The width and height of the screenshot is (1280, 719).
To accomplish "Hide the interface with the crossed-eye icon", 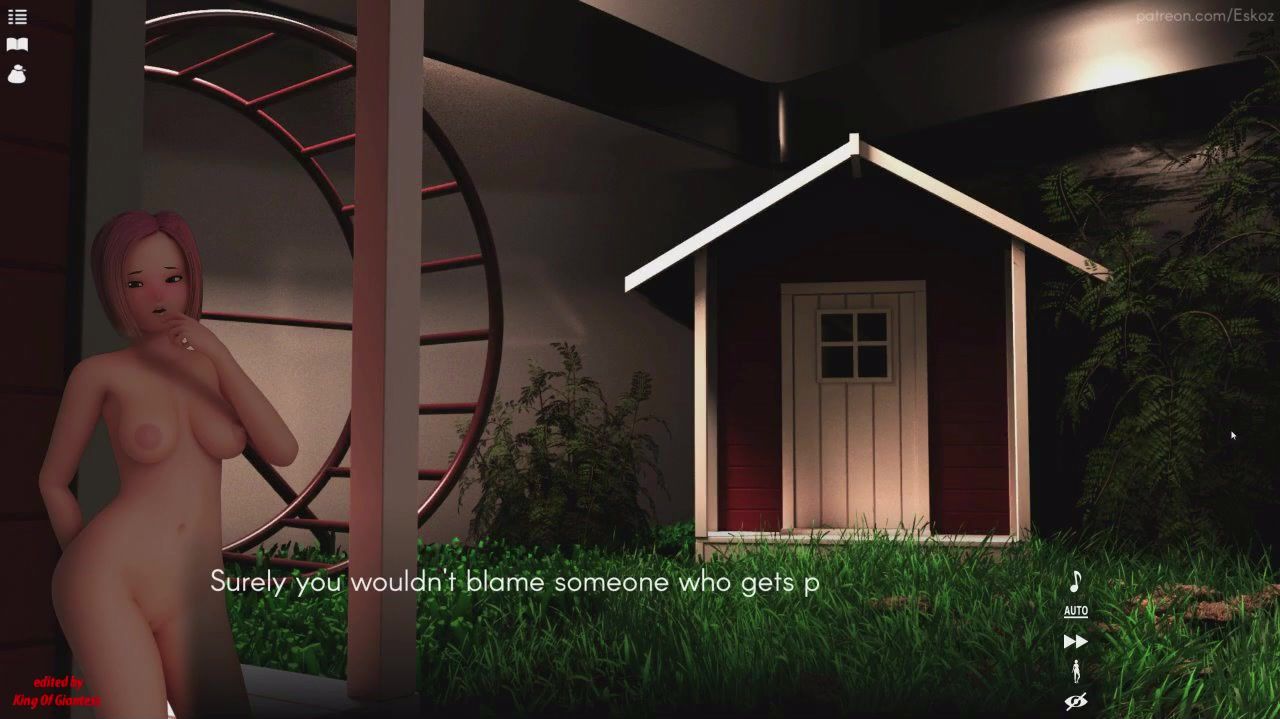I will click(x=1075, y=701).
